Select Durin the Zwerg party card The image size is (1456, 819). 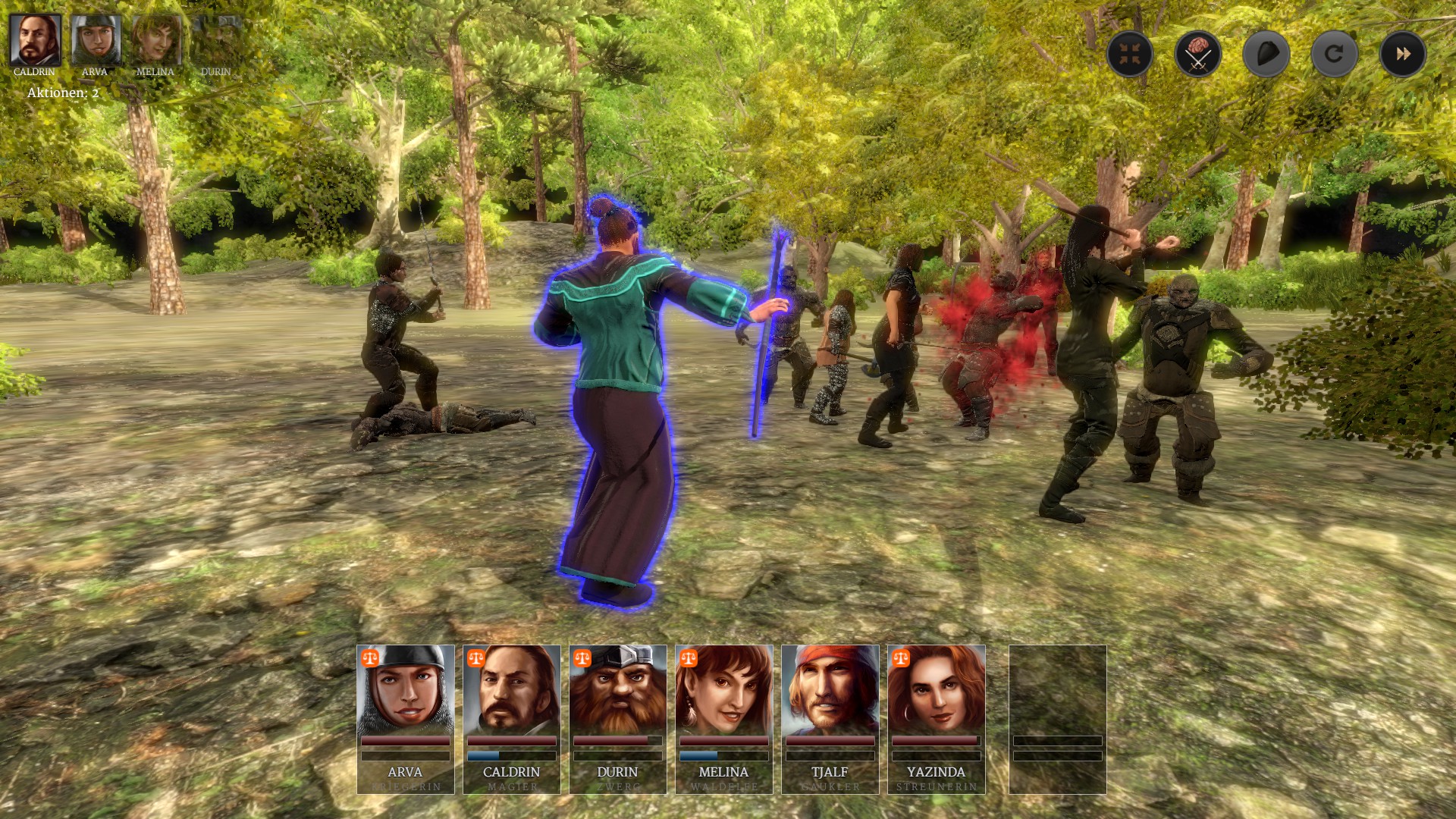(x=618, y=719)
